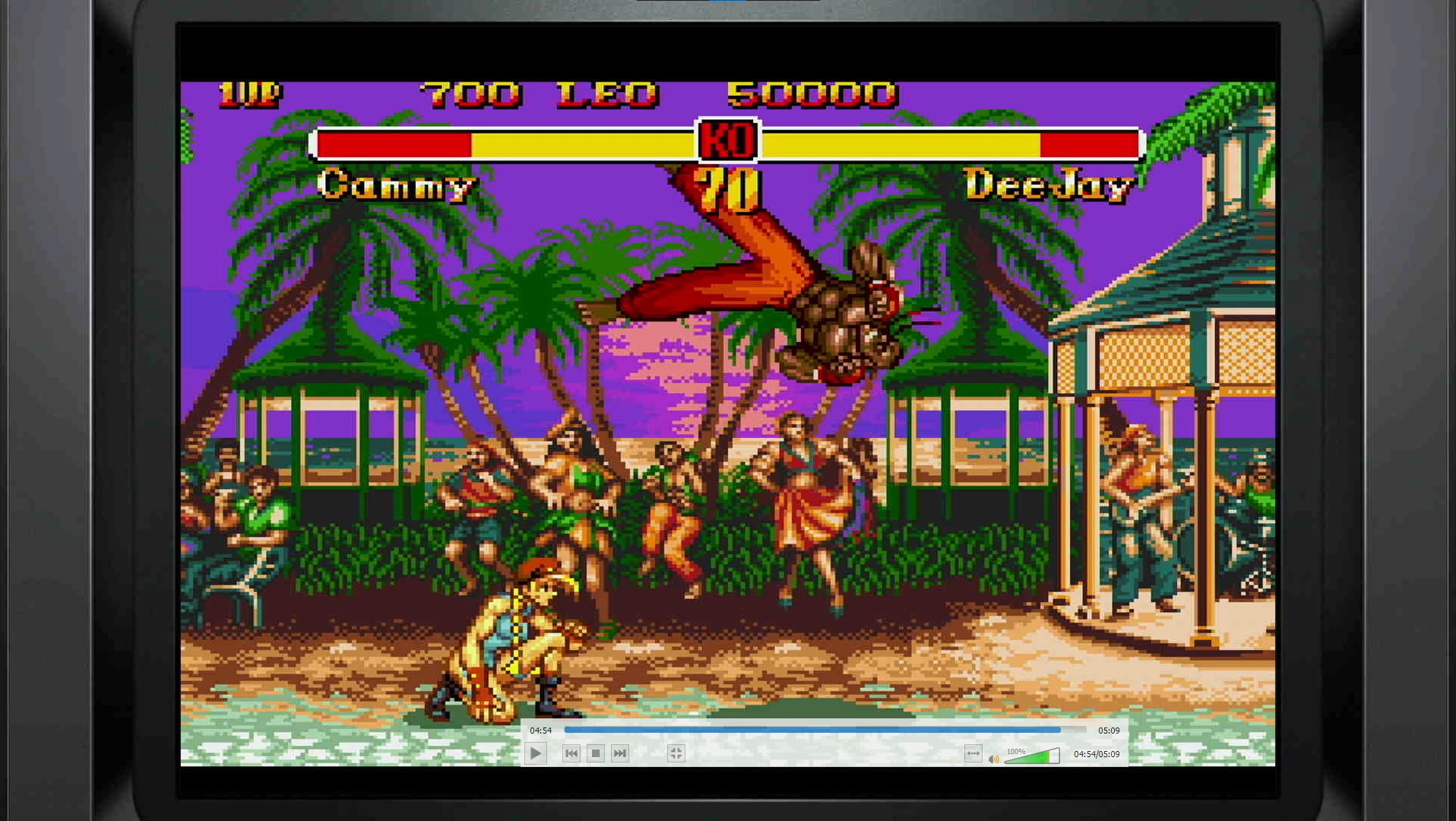
Task: Click the 04:54 elapsed time label
Action: [x=541, y=730]
